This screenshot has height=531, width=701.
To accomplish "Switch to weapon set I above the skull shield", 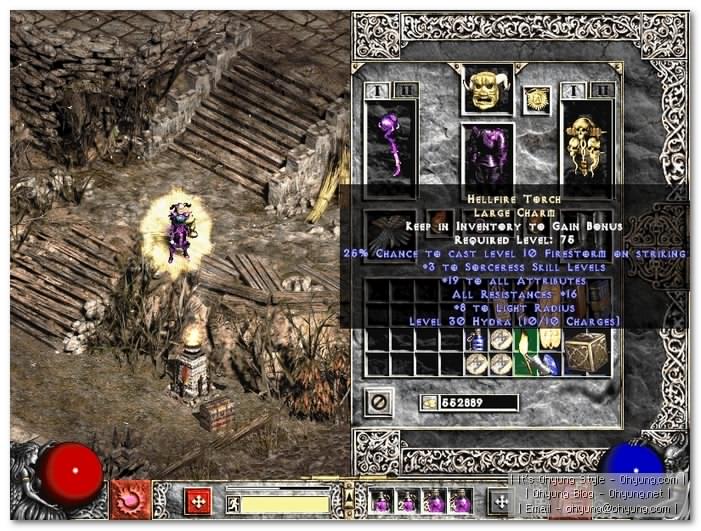I will 573,91.
